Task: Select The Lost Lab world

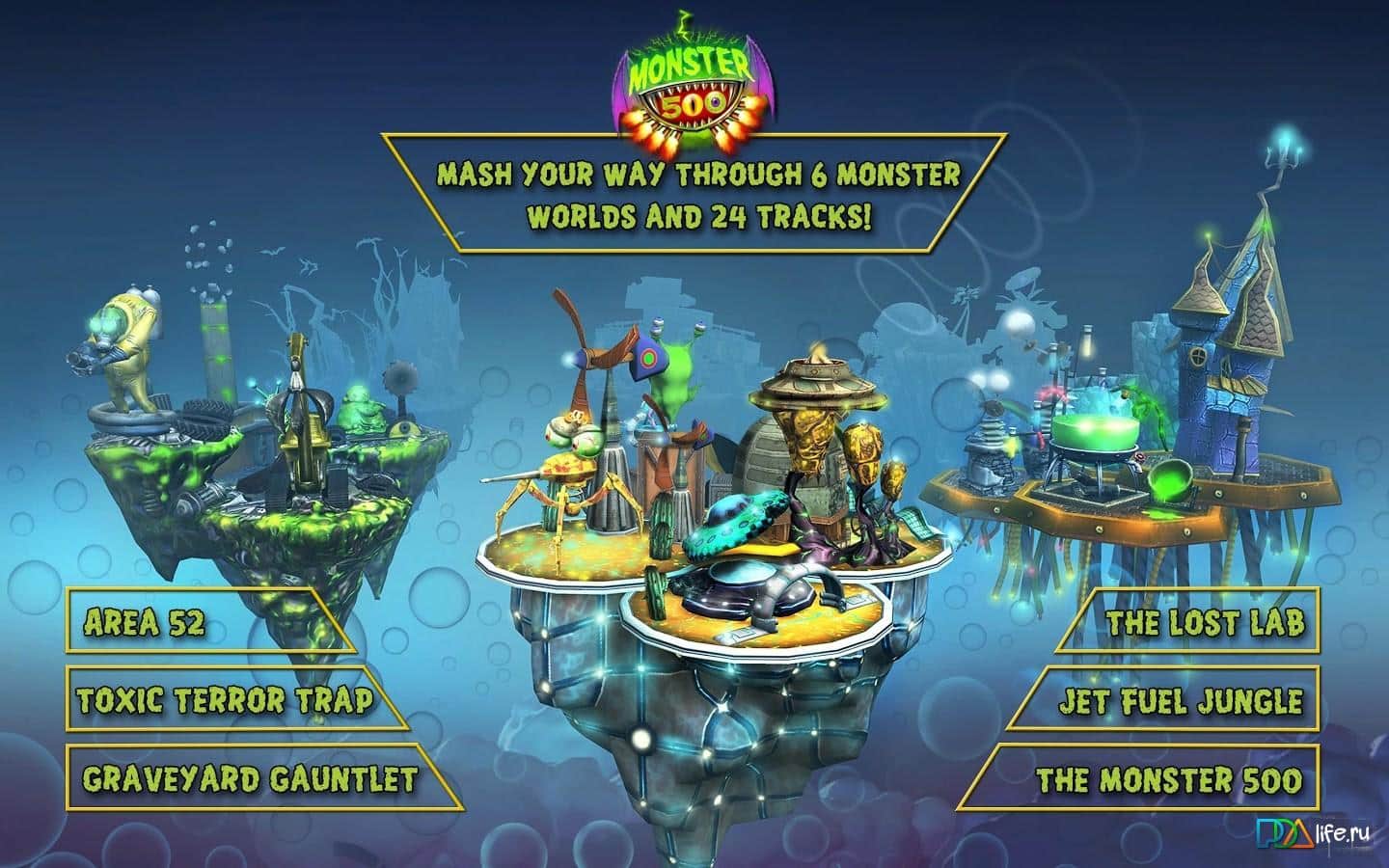Action: pos(1204,622)
